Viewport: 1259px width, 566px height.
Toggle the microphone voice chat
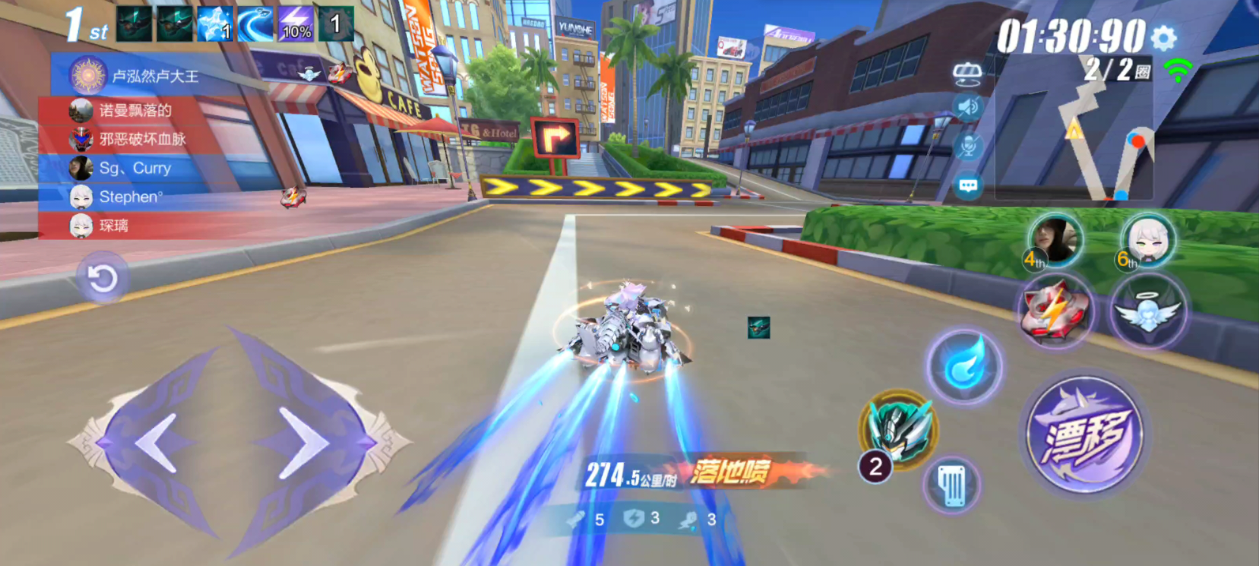click(968, 146)
